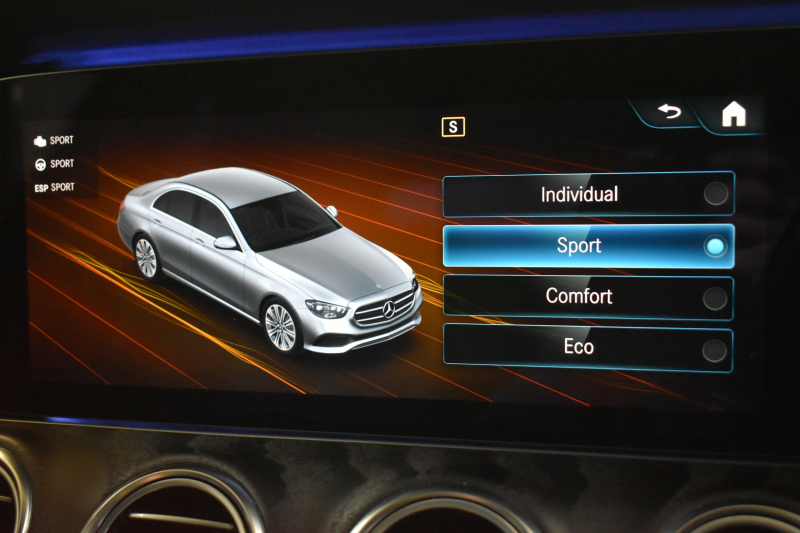
Task: Select the Individual drive mode
Action: [588, 194]
